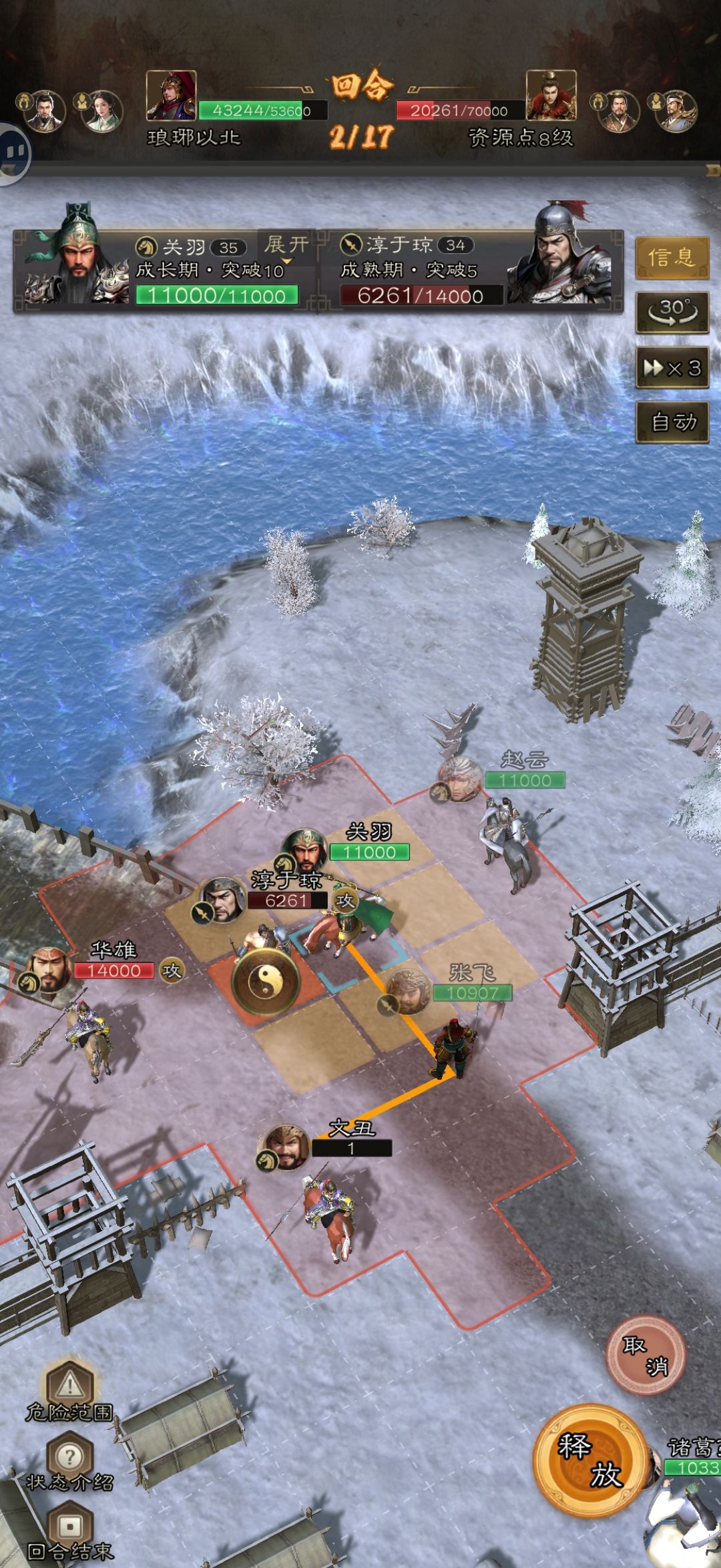Toggle the ×3 battle speed

coord(672,367)
